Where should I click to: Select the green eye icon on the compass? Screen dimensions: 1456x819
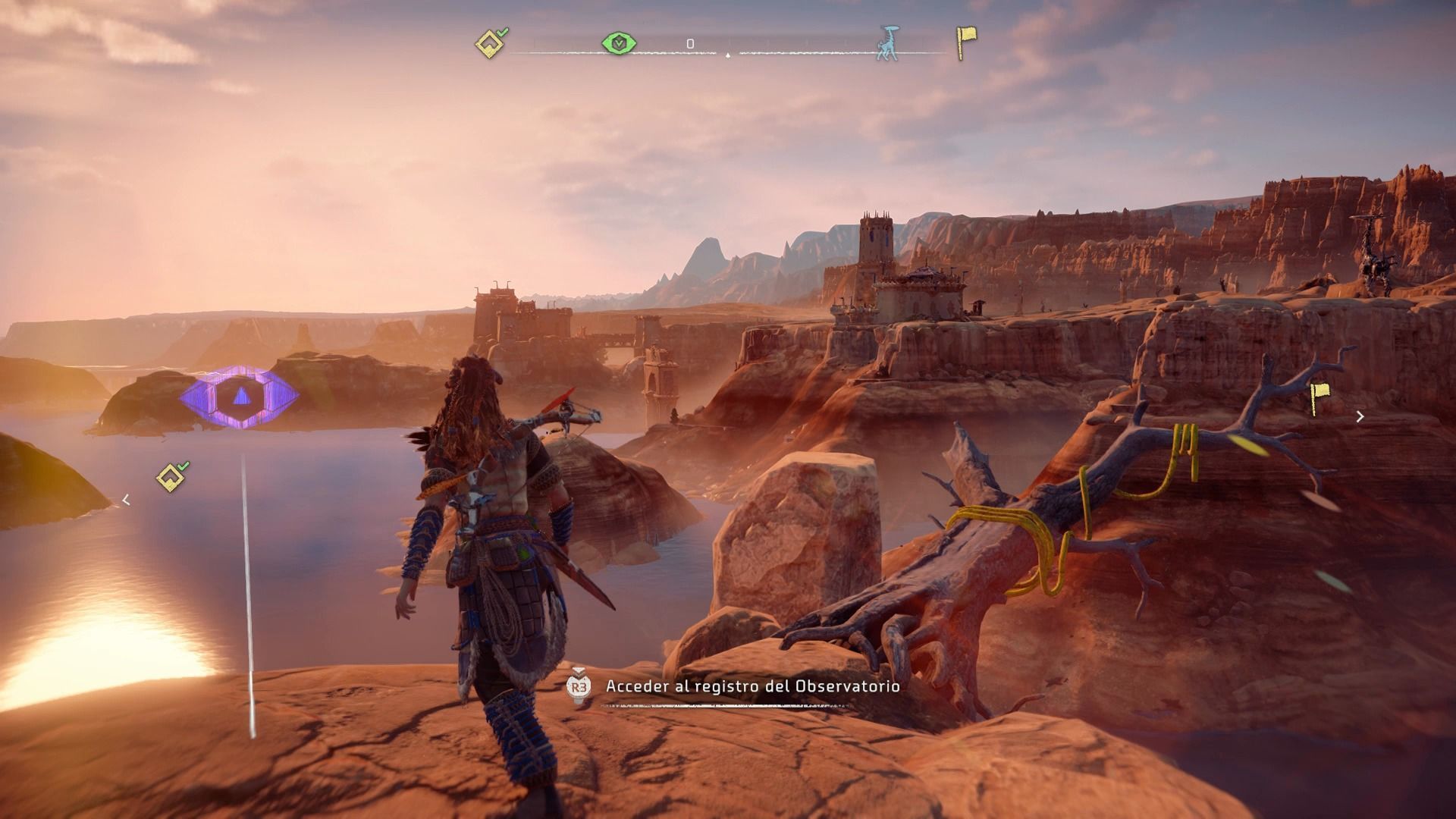[x=620, y=44]
